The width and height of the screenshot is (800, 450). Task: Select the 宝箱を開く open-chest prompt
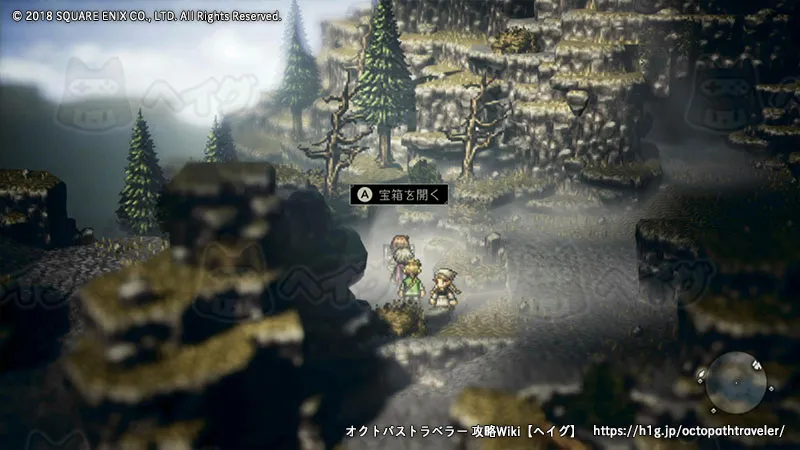[398, 194]
